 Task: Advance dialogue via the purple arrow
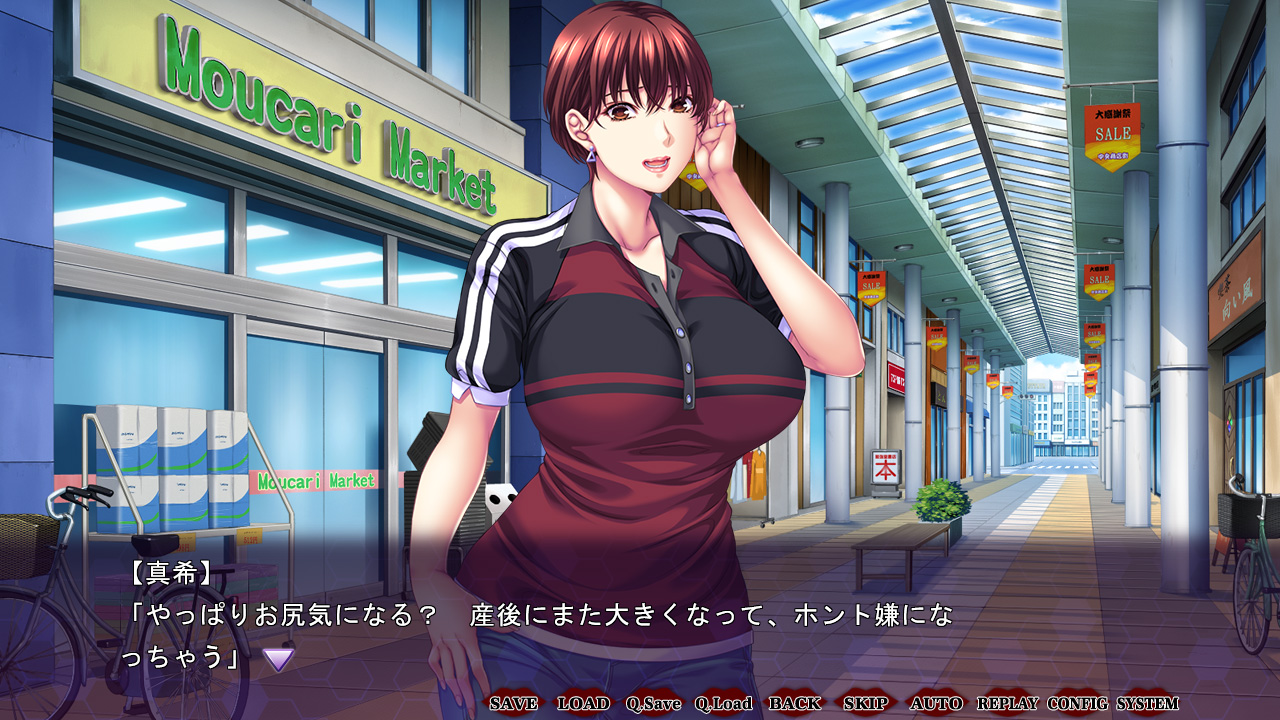point(278,658)
